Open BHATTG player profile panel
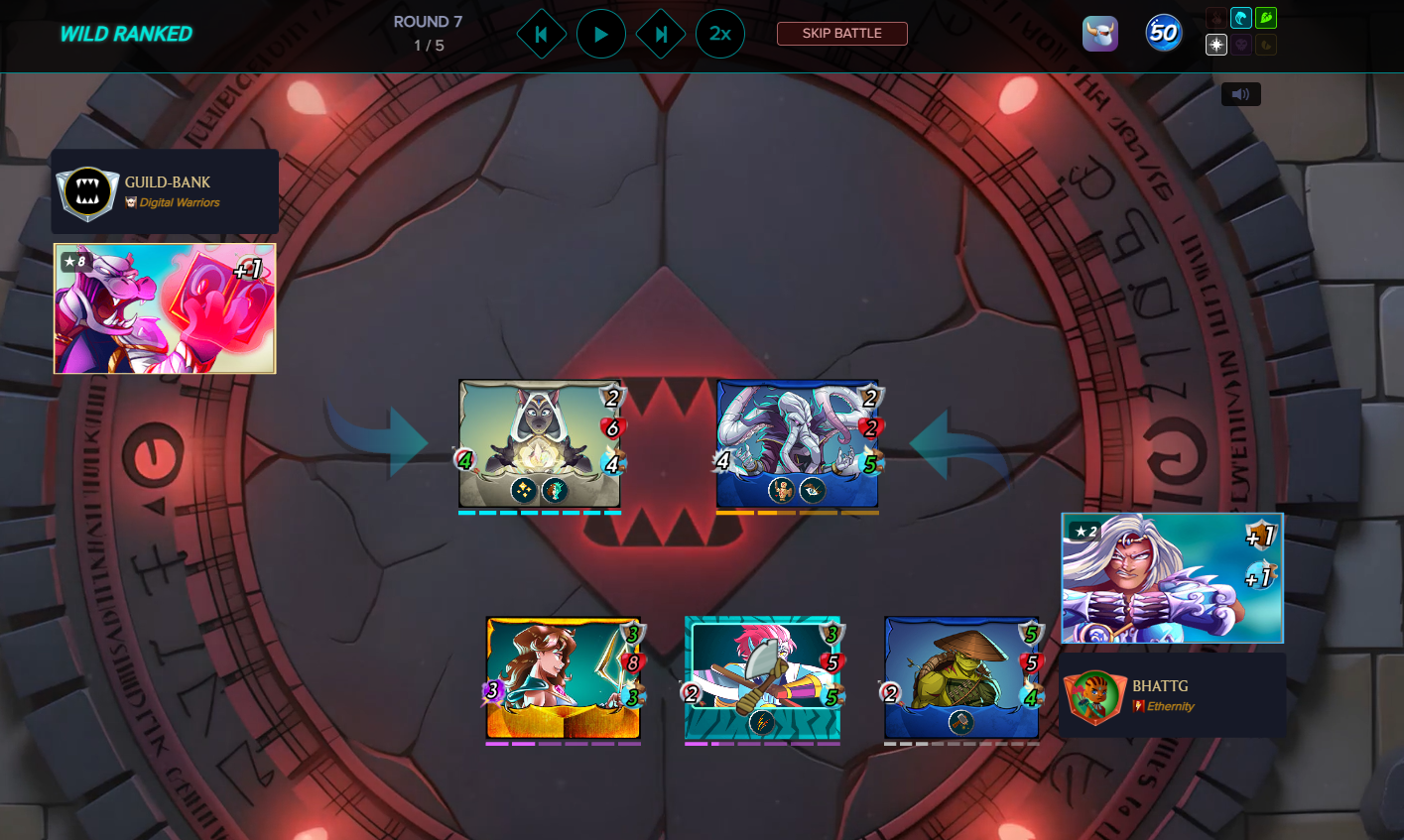 [x=1173, y=695]
